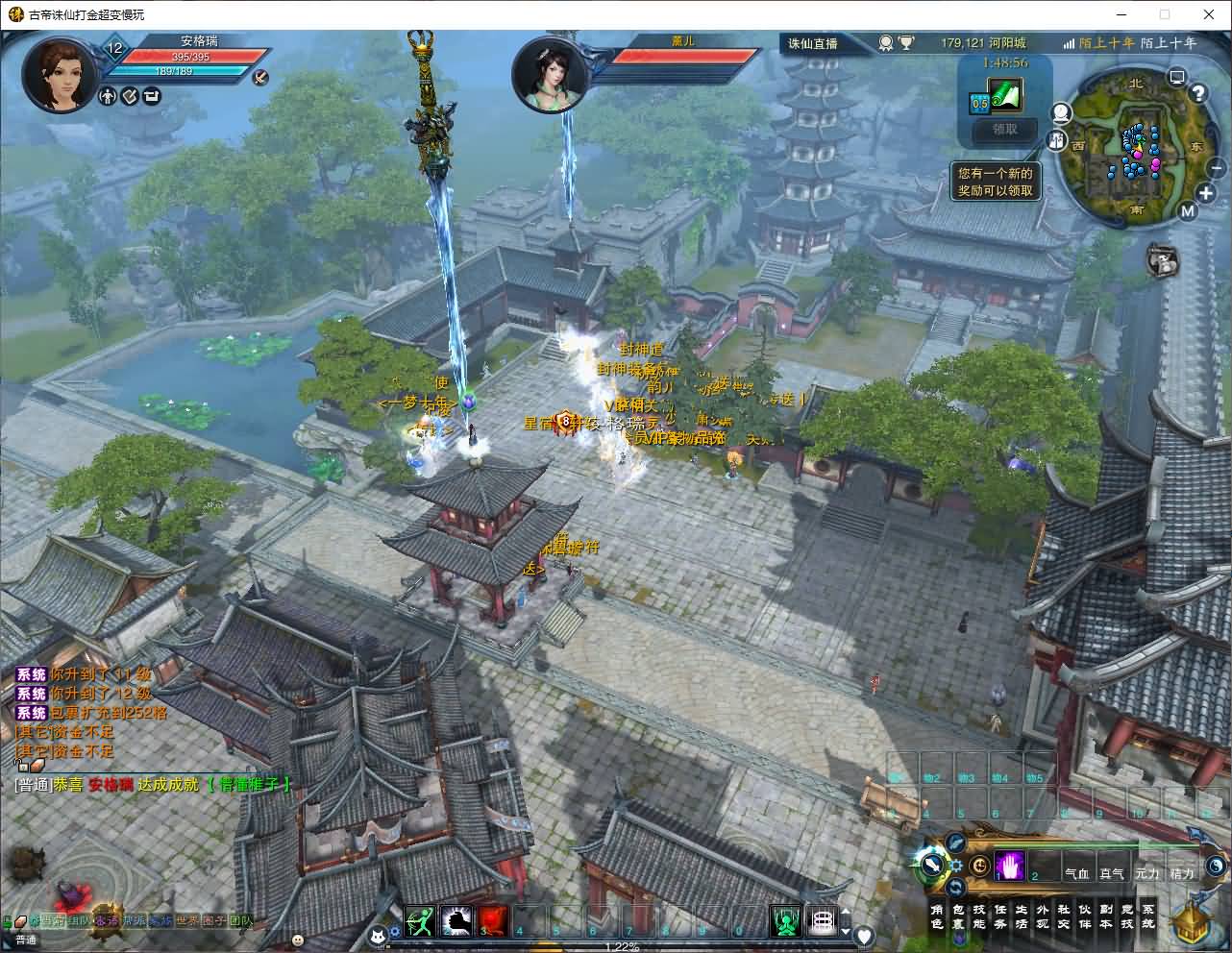Toggle the minimap with the M button
This screenshot has width=1232, height=953.
(1188, 211)
